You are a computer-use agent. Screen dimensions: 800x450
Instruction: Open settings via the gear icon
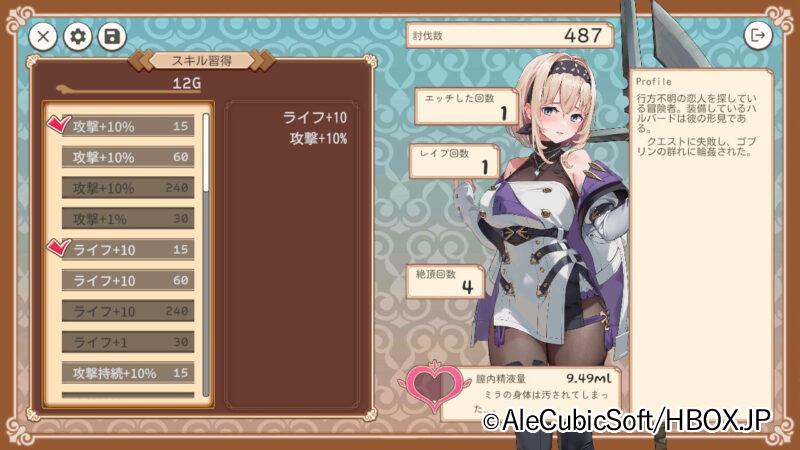pos(77,37)
